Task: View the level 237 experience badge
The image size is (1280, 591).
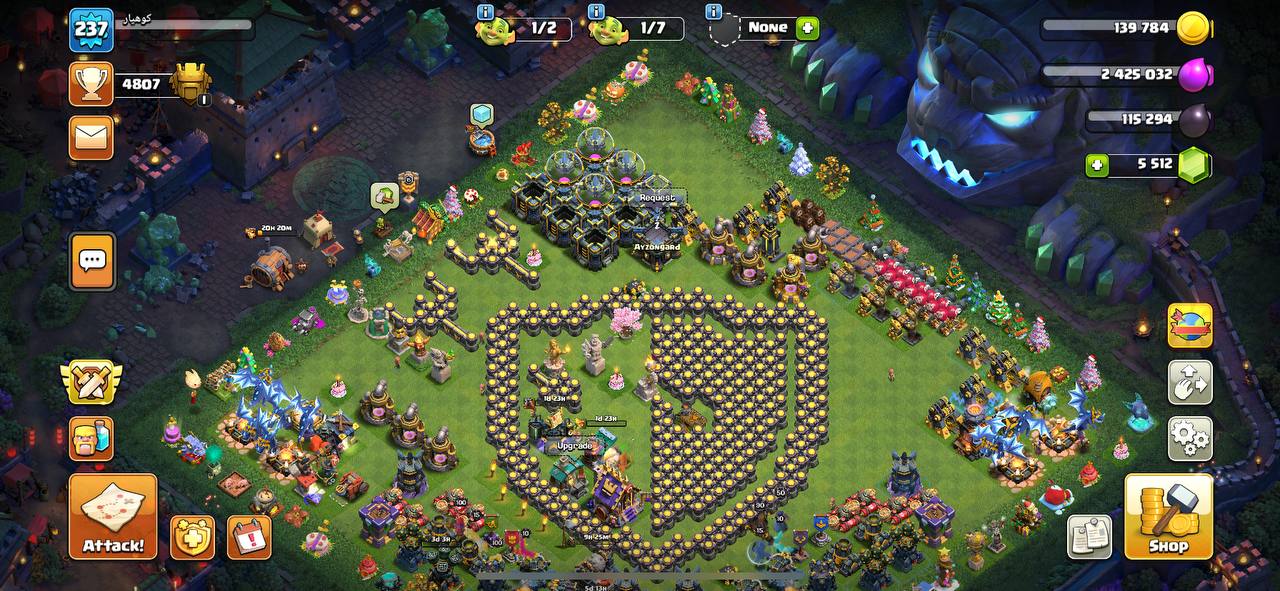Action: click(91, 30)
